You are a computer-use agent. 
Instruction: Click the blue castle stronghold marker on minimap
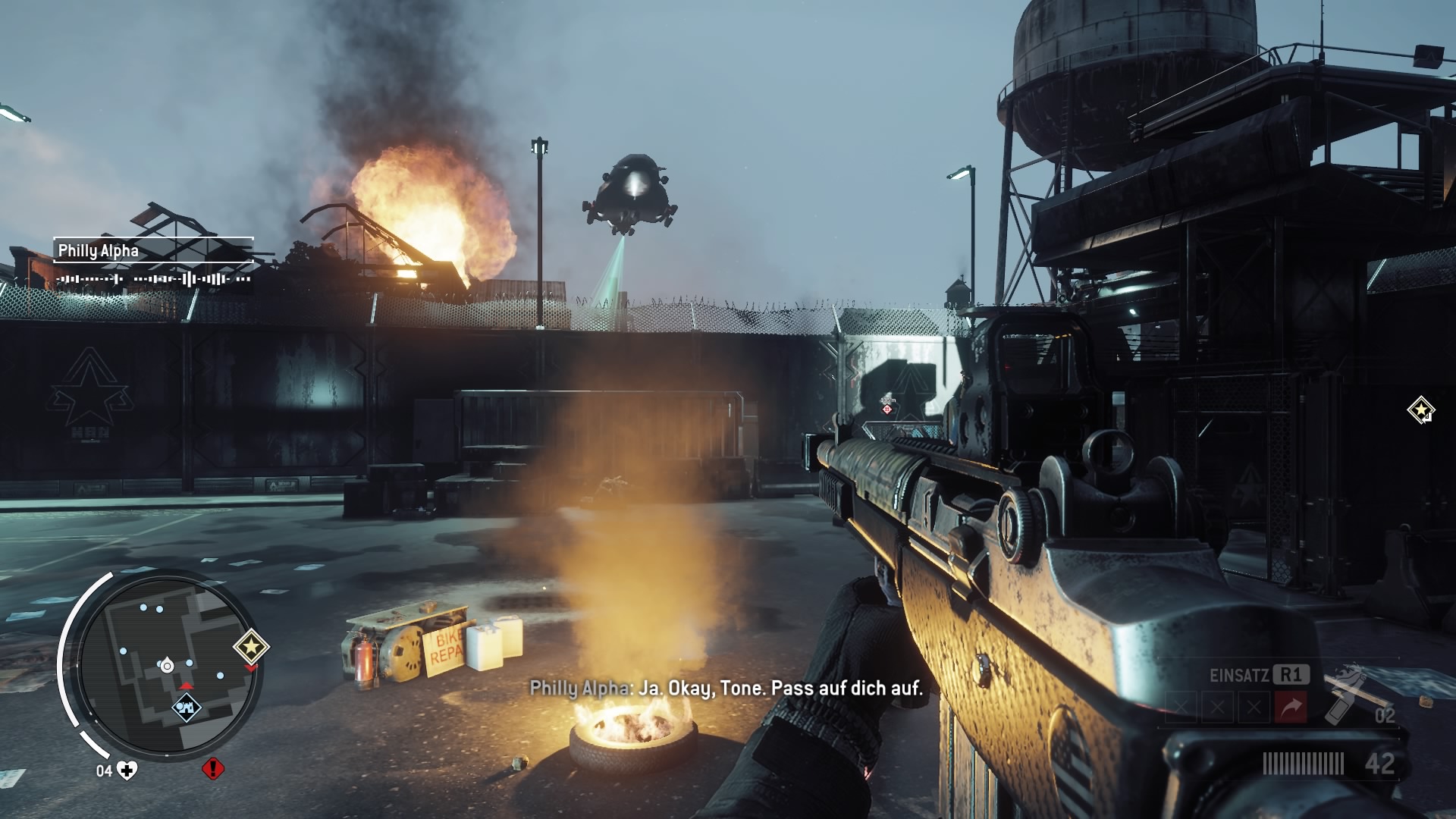click(x=186, y=707)
